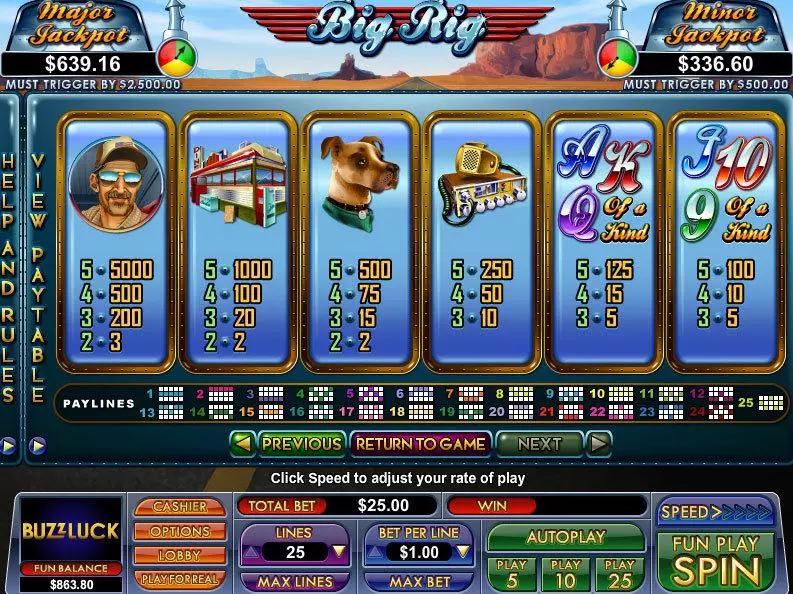
Task: Activate the Autoplay button
Action: click(565, 537)
